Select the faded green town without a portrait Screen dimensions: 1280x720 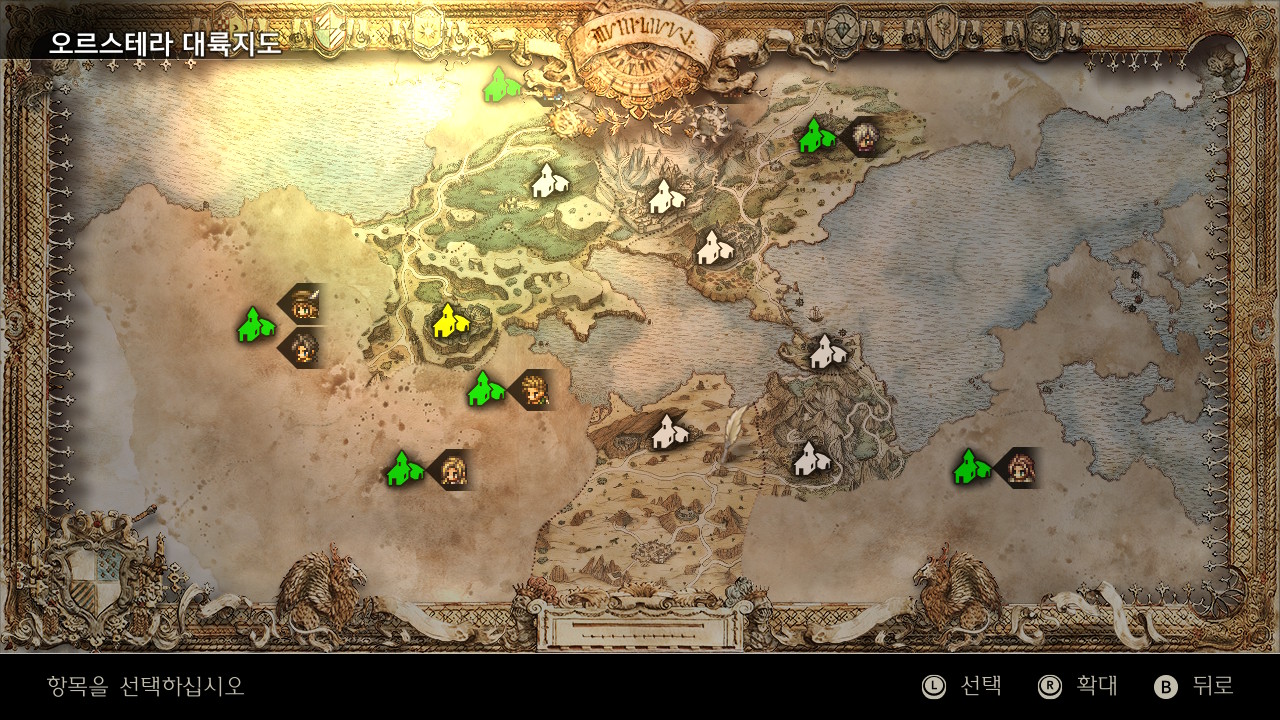pyautogui.click(x=499, y=85)
